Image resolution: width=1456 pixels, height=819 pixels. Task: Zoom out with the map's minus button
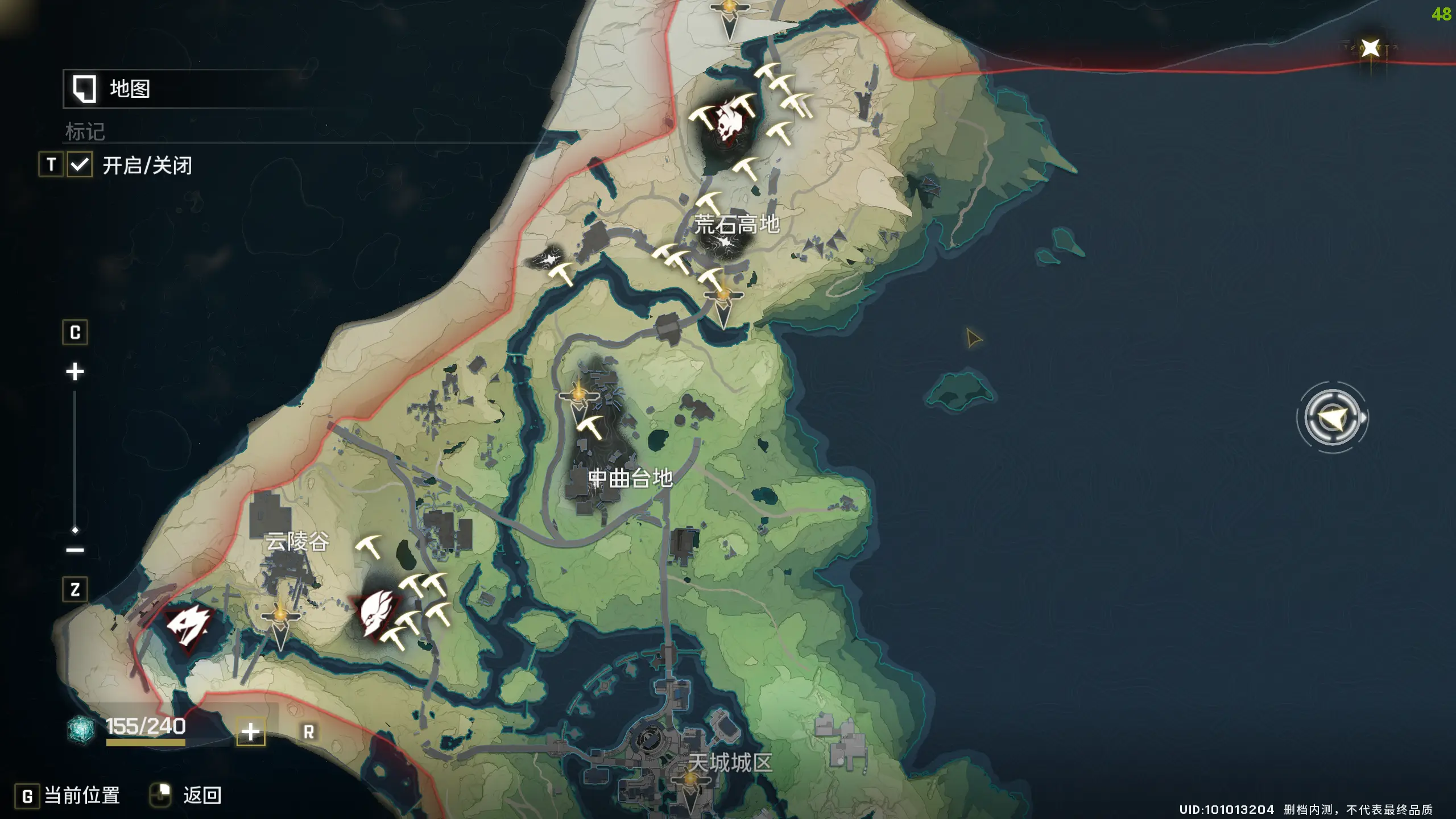pos(75,550)
